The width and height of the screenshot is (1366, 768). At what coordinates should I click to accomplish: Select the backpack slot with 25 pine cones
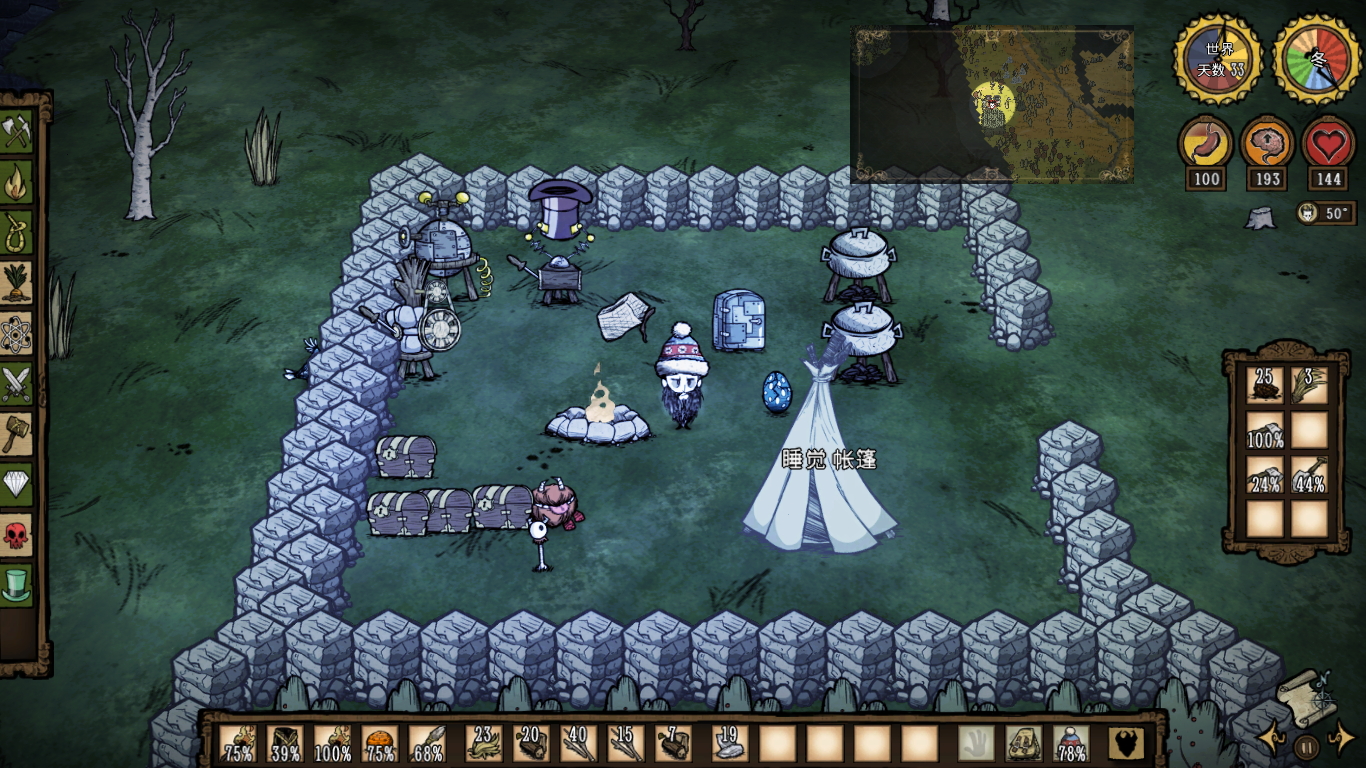(x=1264, y=385)
